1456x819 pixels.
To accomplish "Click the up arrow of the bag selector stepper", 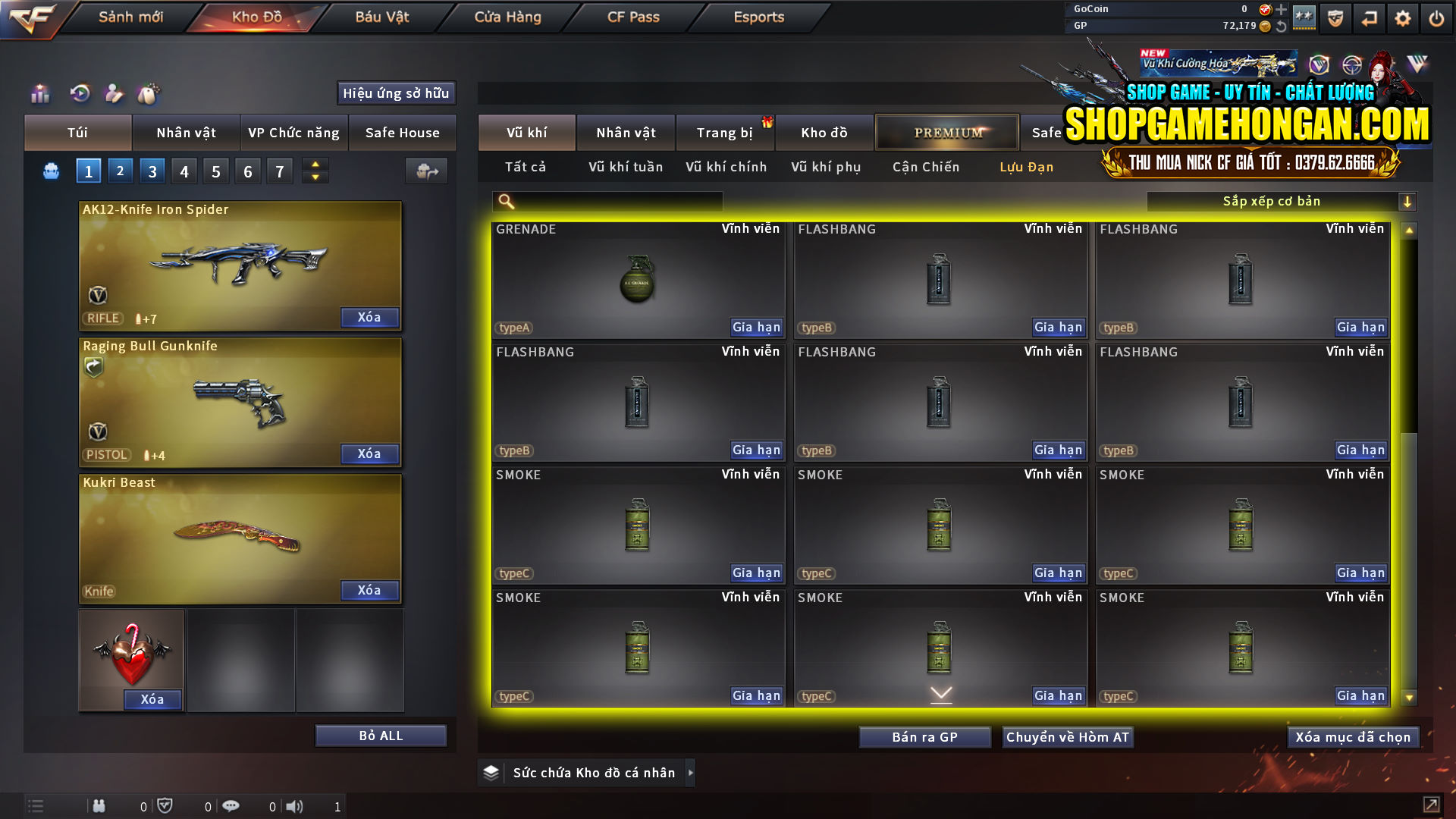I will tap(314, 165).
